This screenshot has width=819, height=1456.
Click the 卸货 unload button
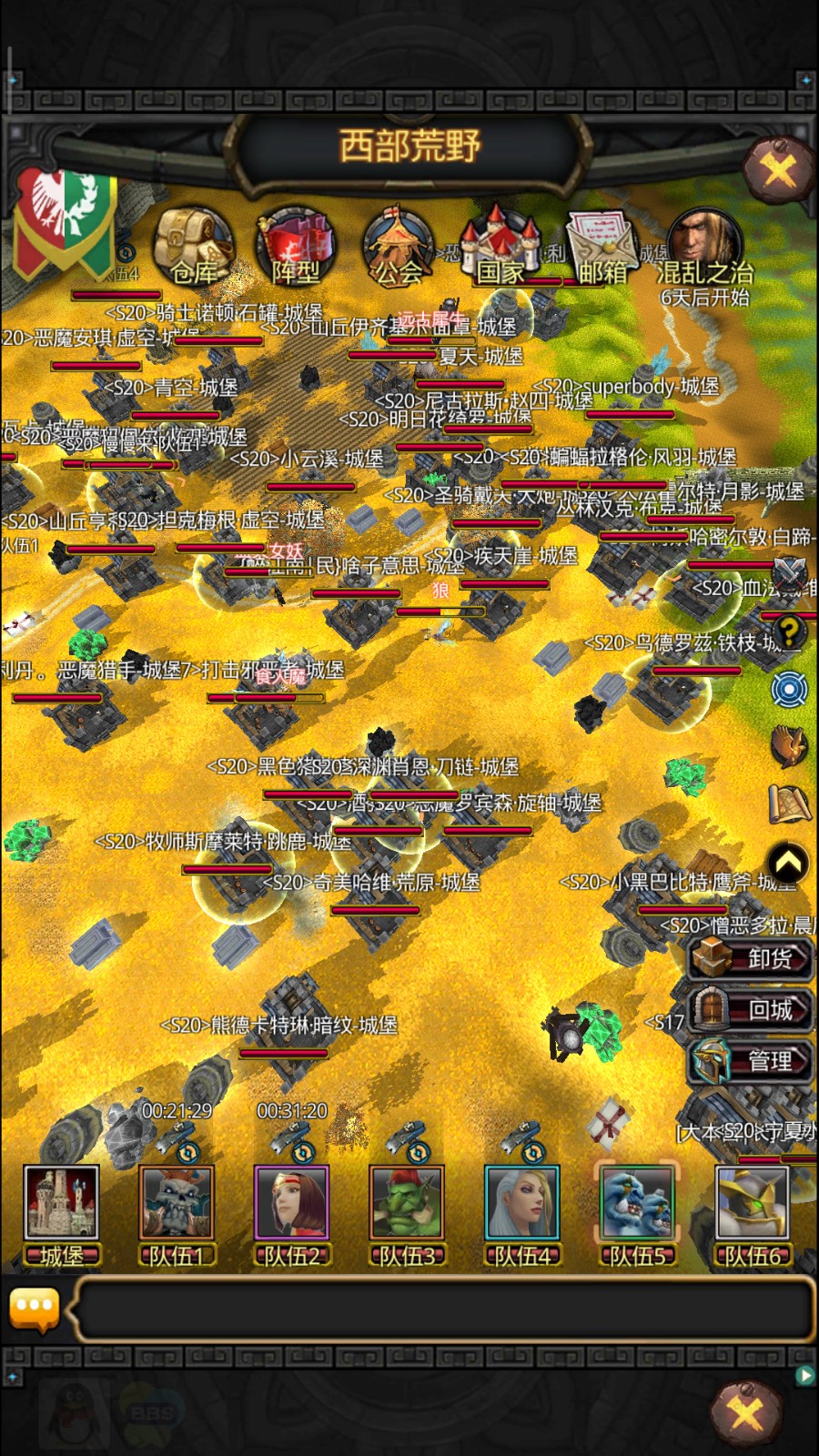click(x=750, y=958)
